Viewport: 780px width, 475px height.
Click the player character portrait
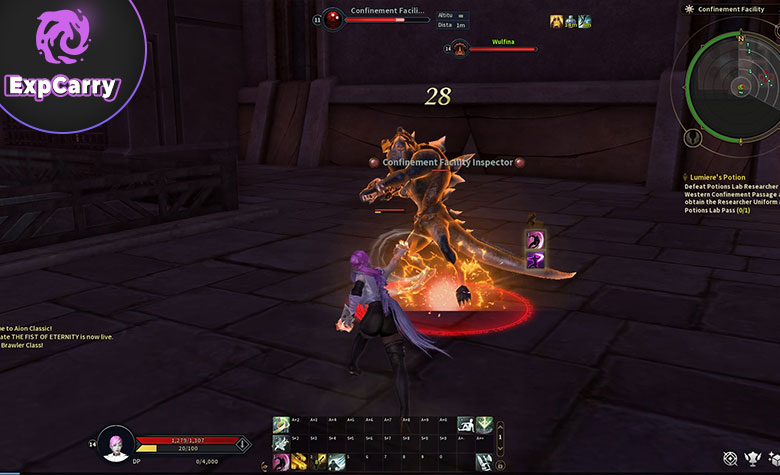[116, 446]
